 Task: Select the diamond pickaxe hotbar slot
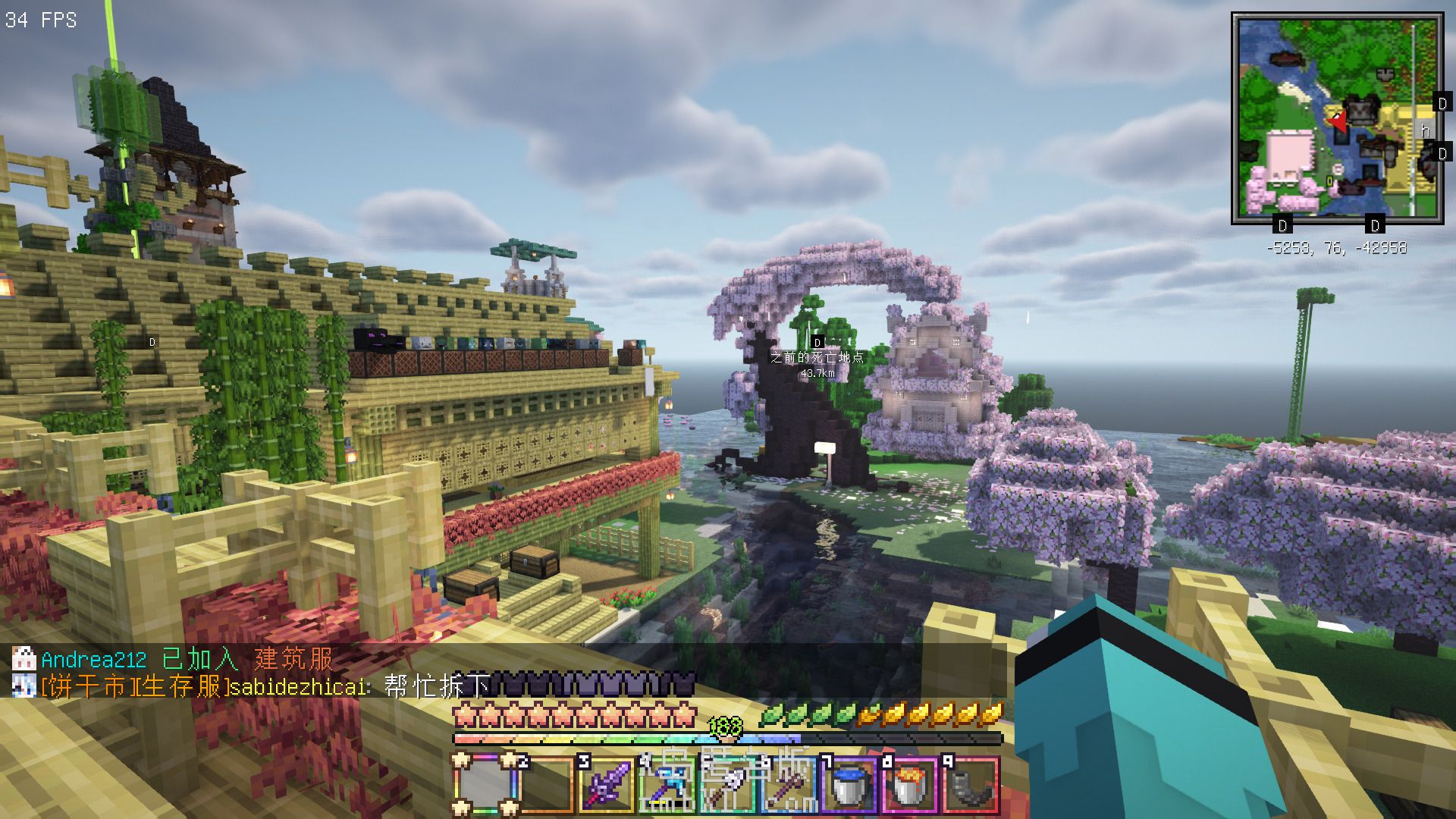667,785
